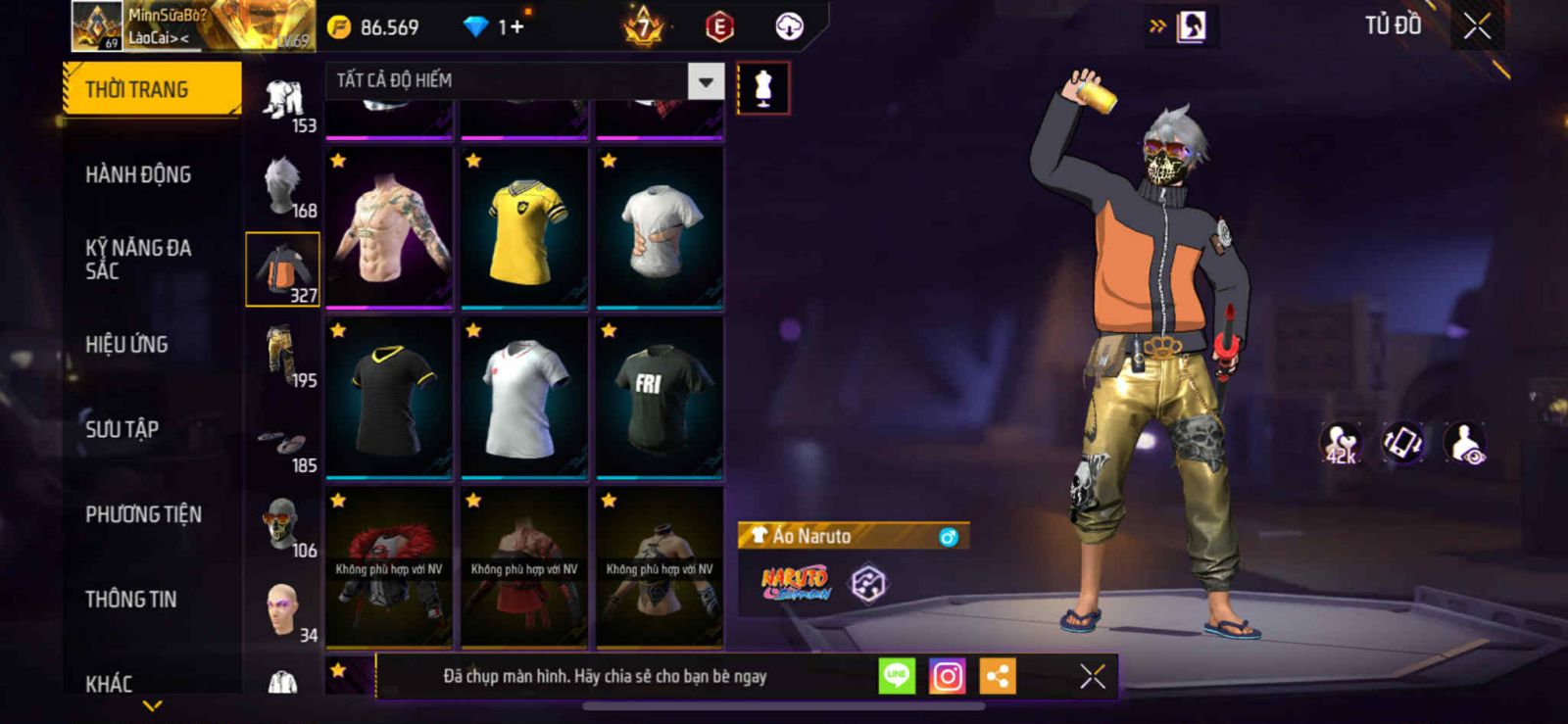
Task: Click the mannequin outfit preset button
Action: pos(763,88)
